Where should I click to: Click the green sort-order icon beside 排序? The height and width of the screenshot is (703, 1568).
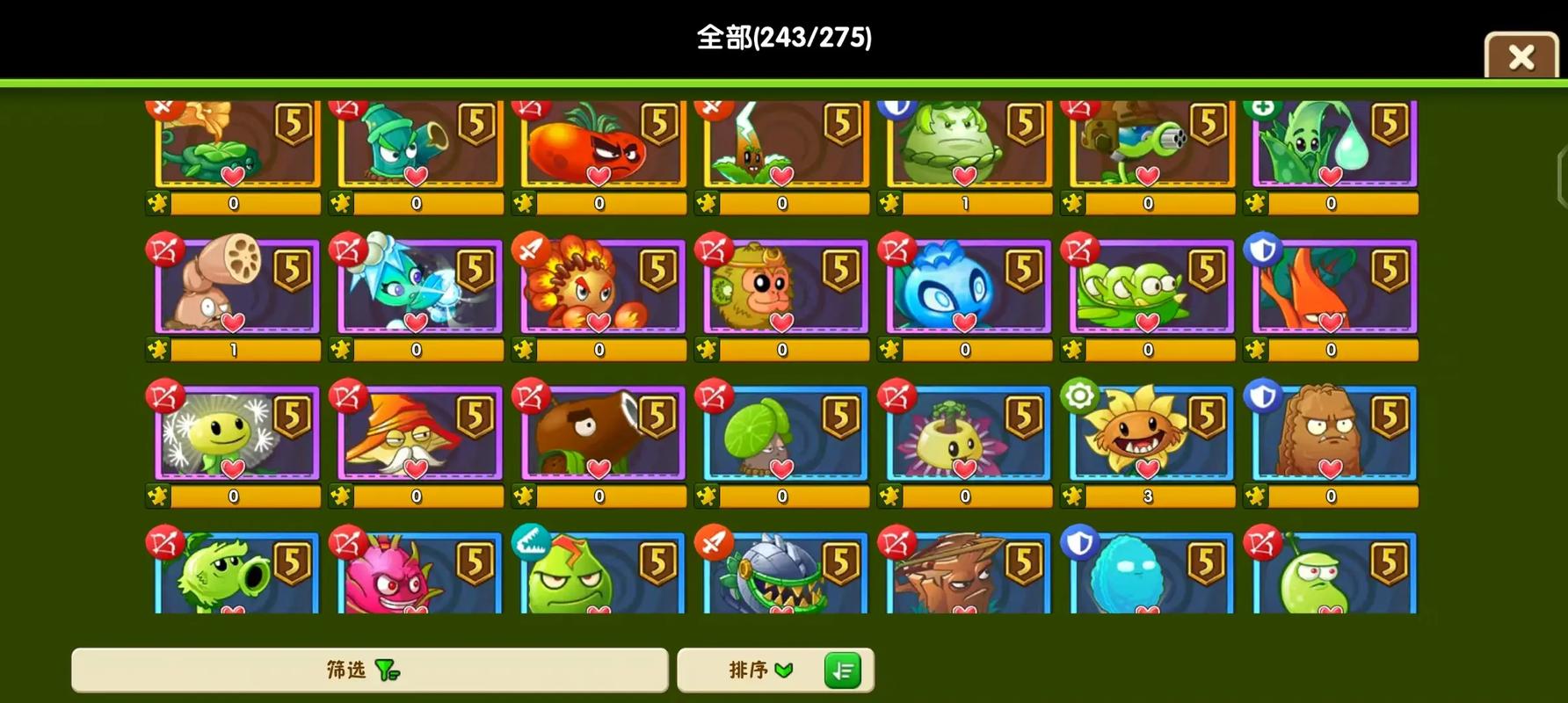coord(843,670)
